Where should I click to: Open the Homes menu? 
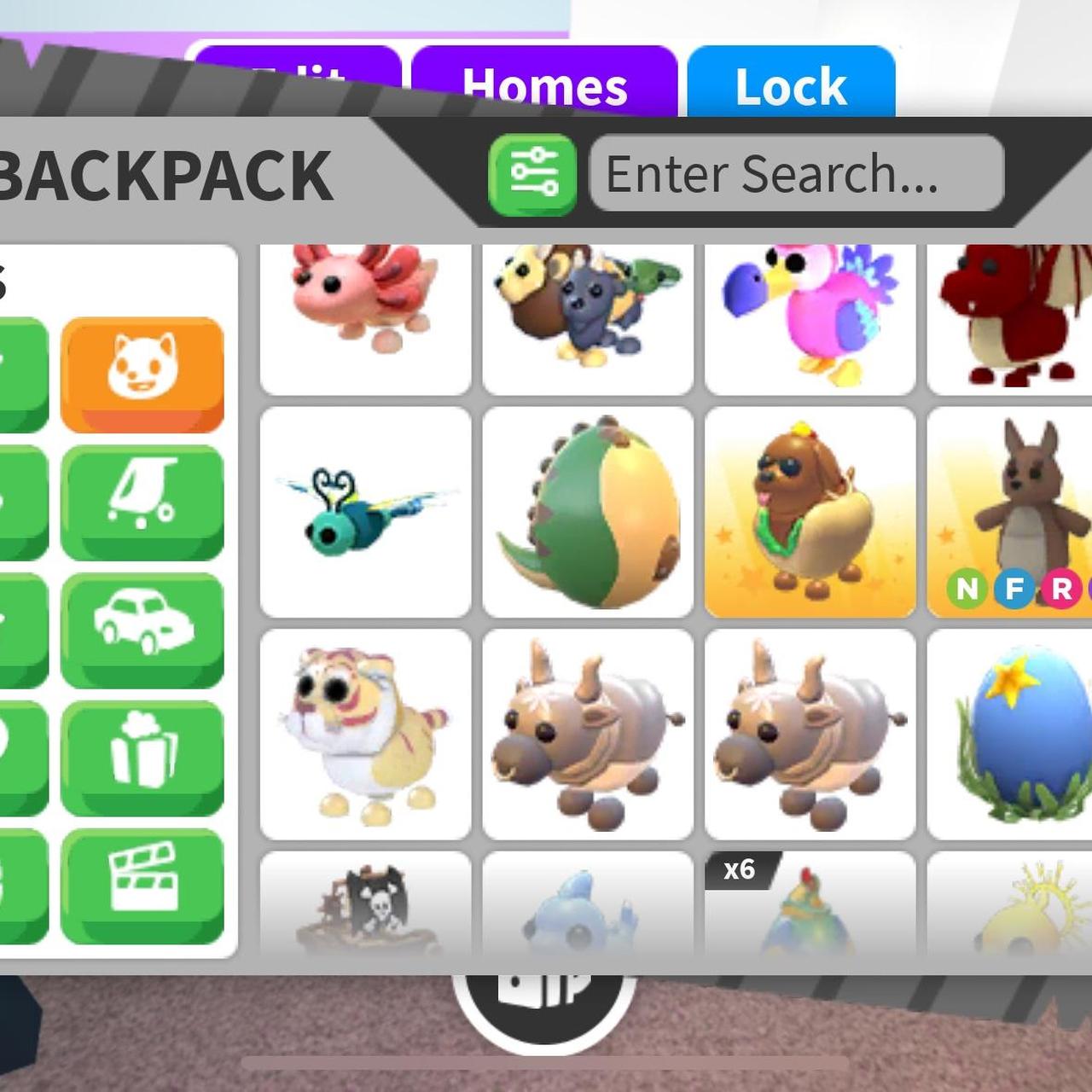point(544,85)
